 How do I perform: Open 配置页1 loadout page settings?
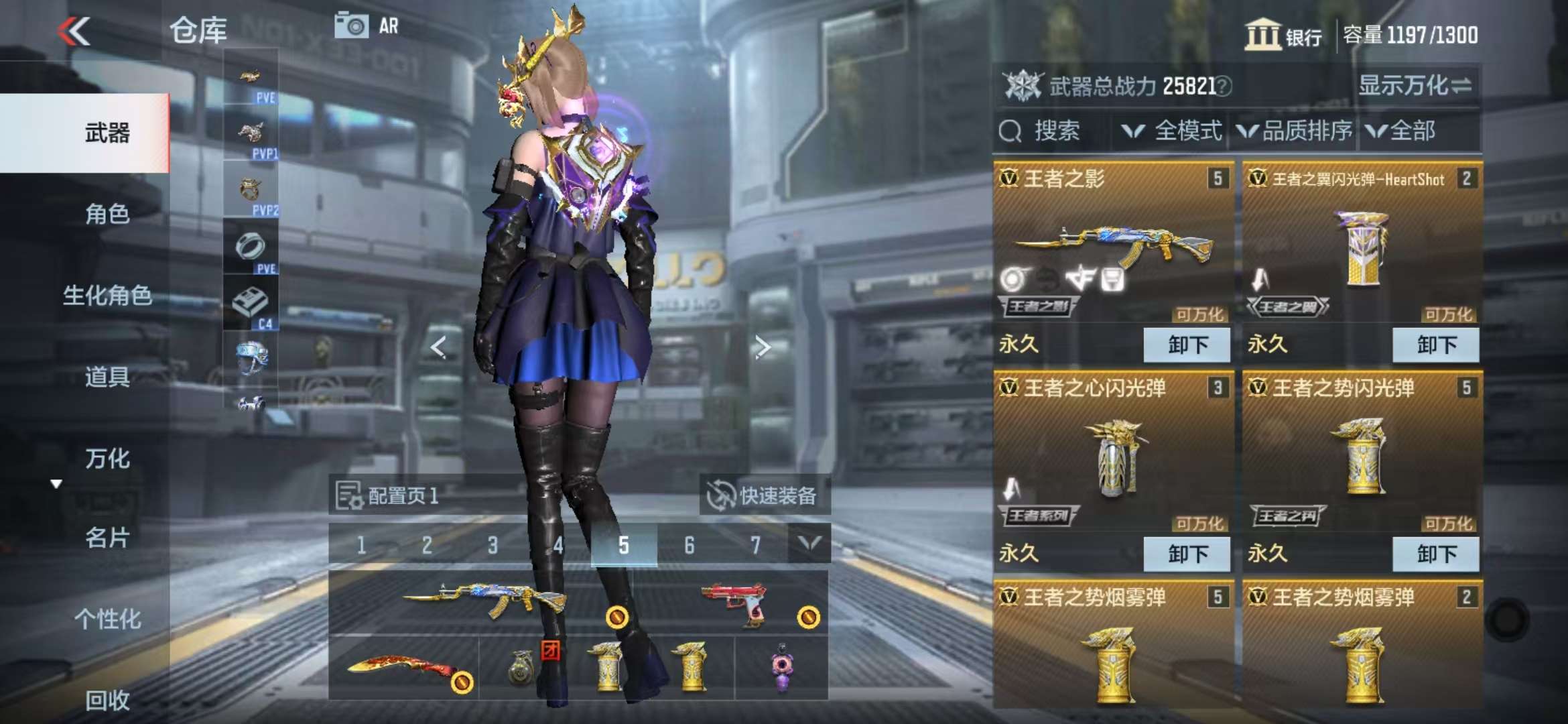pos(387,496)
